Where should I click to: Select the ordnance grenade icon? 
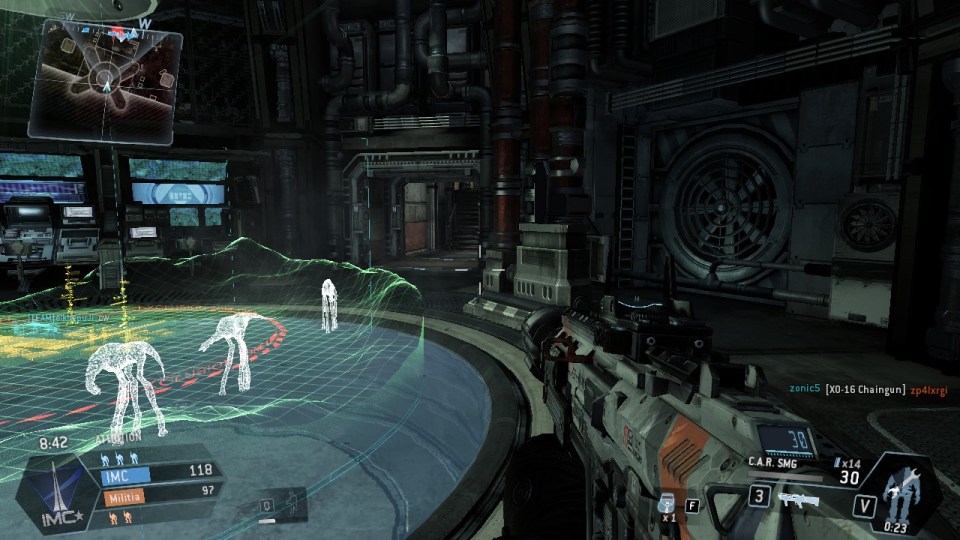(668, 502)
